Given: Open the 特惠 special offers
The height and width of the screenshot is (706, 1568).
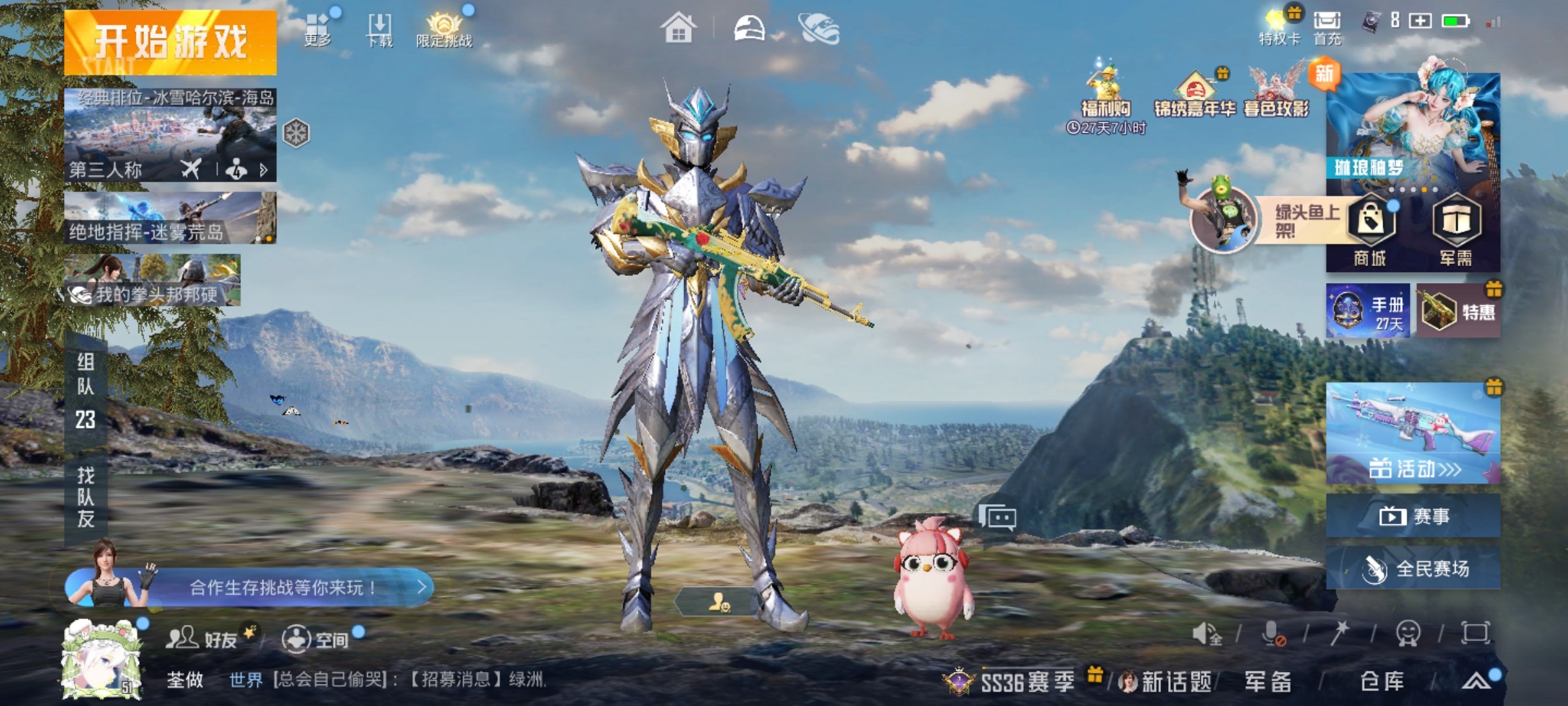Looking at the screenshot, I should tap(1458, 311).
